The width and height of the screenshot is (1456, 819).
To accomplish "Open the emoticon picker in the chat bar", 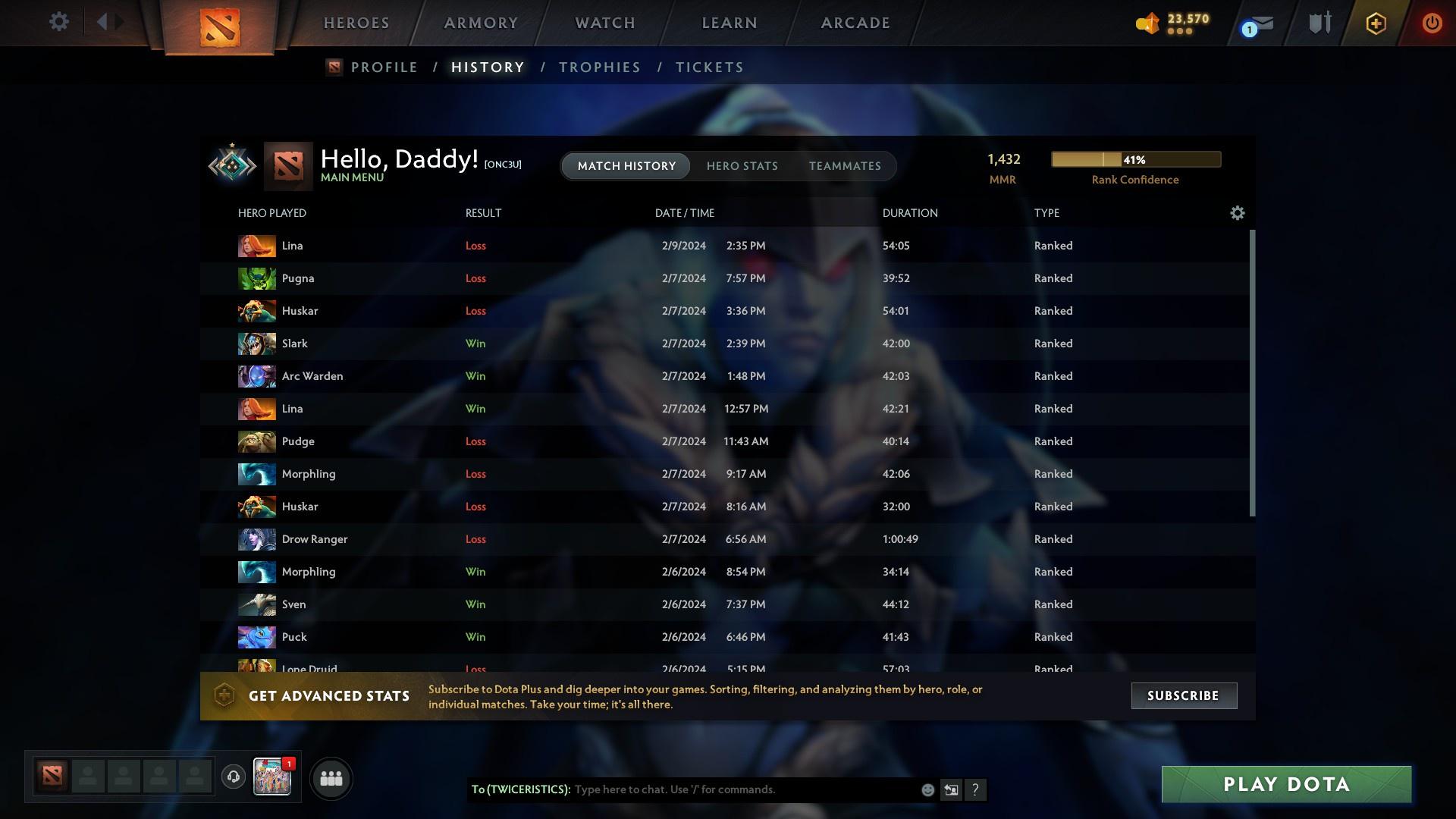I will tap(927, 789).
